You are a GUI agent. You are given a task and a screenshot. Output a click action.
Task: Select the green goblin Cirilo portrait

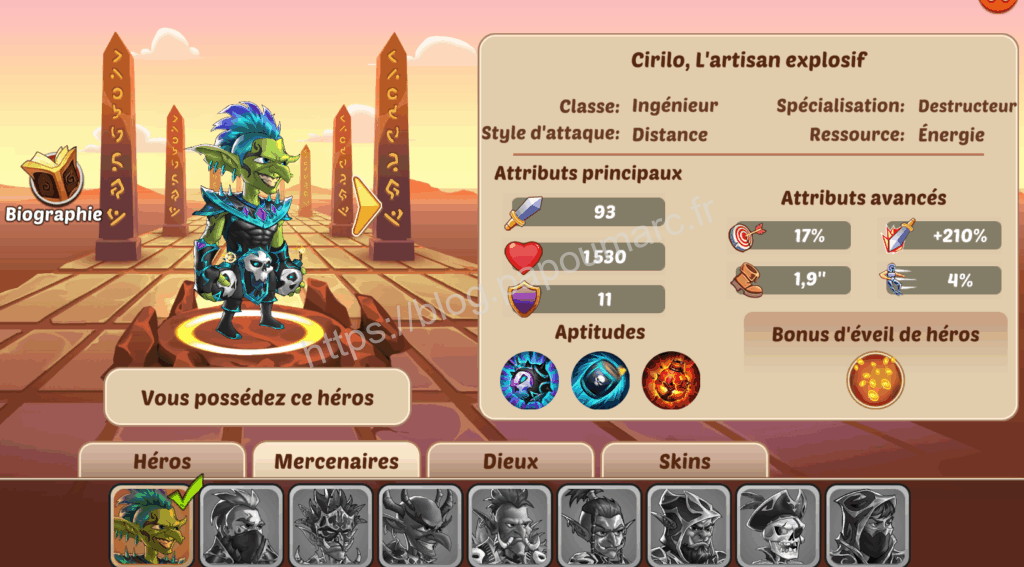(152, 526)
